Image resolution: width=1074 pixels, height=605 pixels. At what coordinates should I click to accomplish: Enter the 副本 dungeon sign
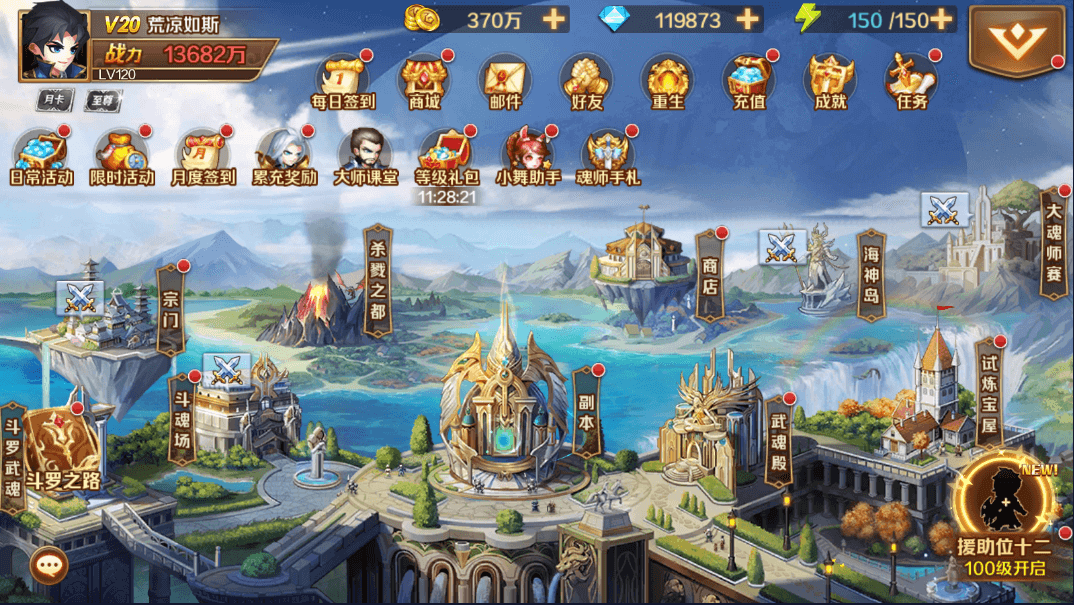(x=586, y=415)
